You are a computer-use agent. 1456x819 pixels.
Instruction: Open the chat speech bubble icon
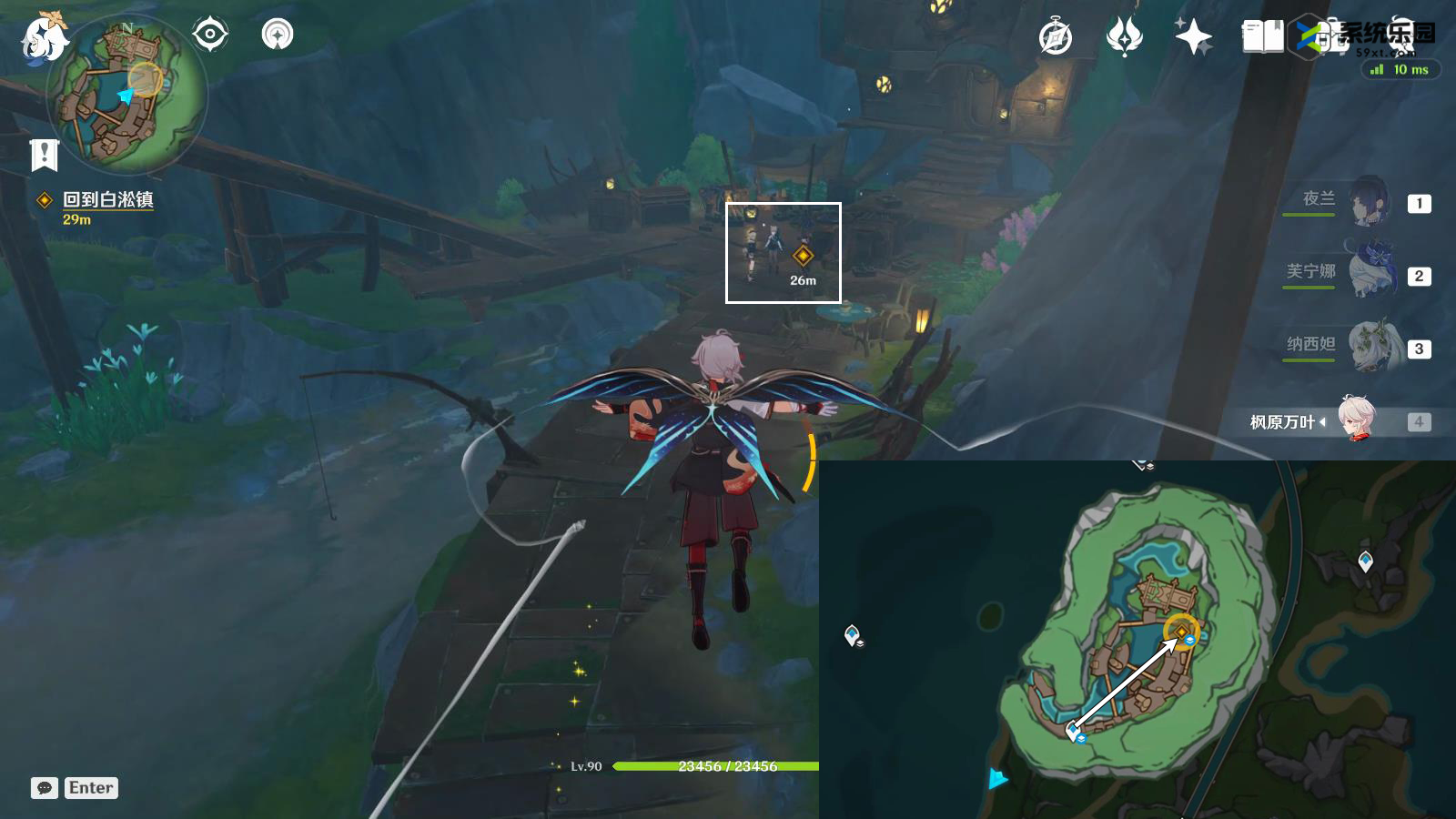45,788
